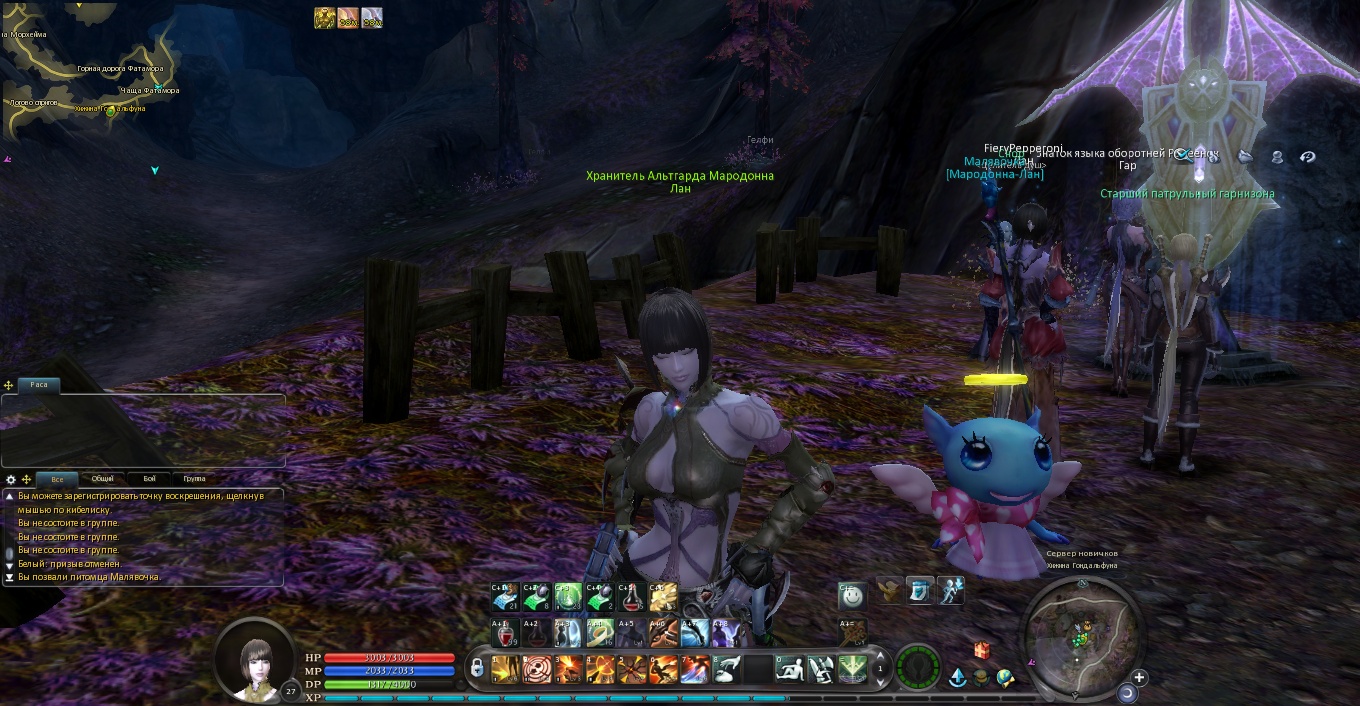This screenshot has height=706, width=1360.
Task: Use the target-circle skill in slot 2
Action: coord(537,668)
